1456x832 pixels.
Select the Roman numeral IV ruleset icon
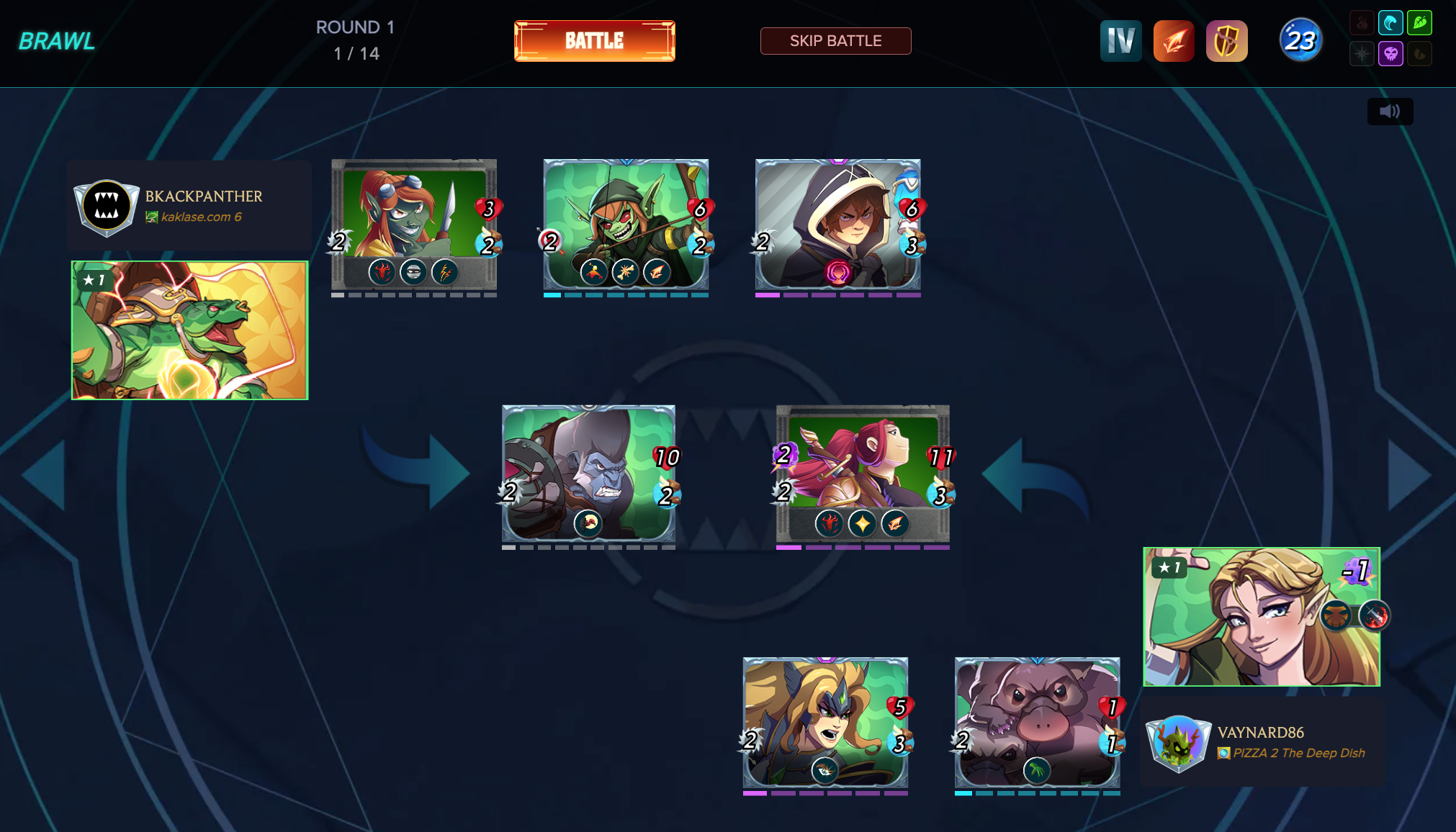click(1120, 41)
